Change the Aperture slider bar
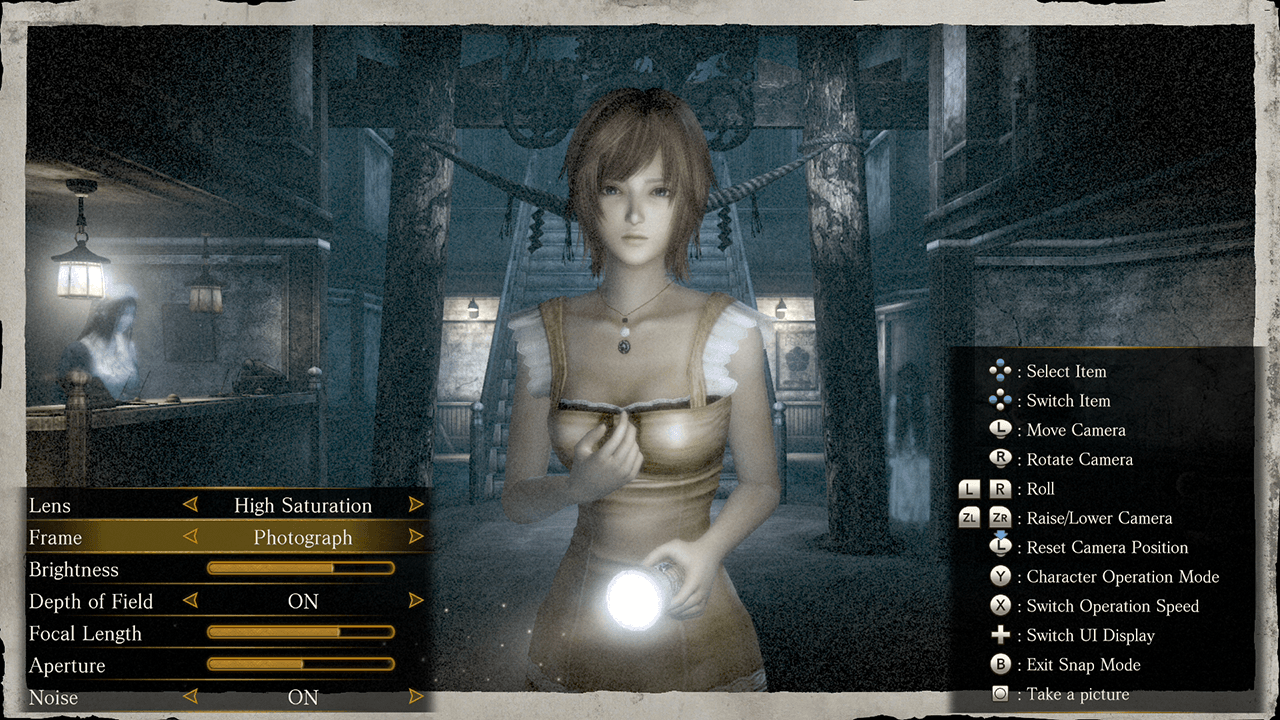 (300, 664)
